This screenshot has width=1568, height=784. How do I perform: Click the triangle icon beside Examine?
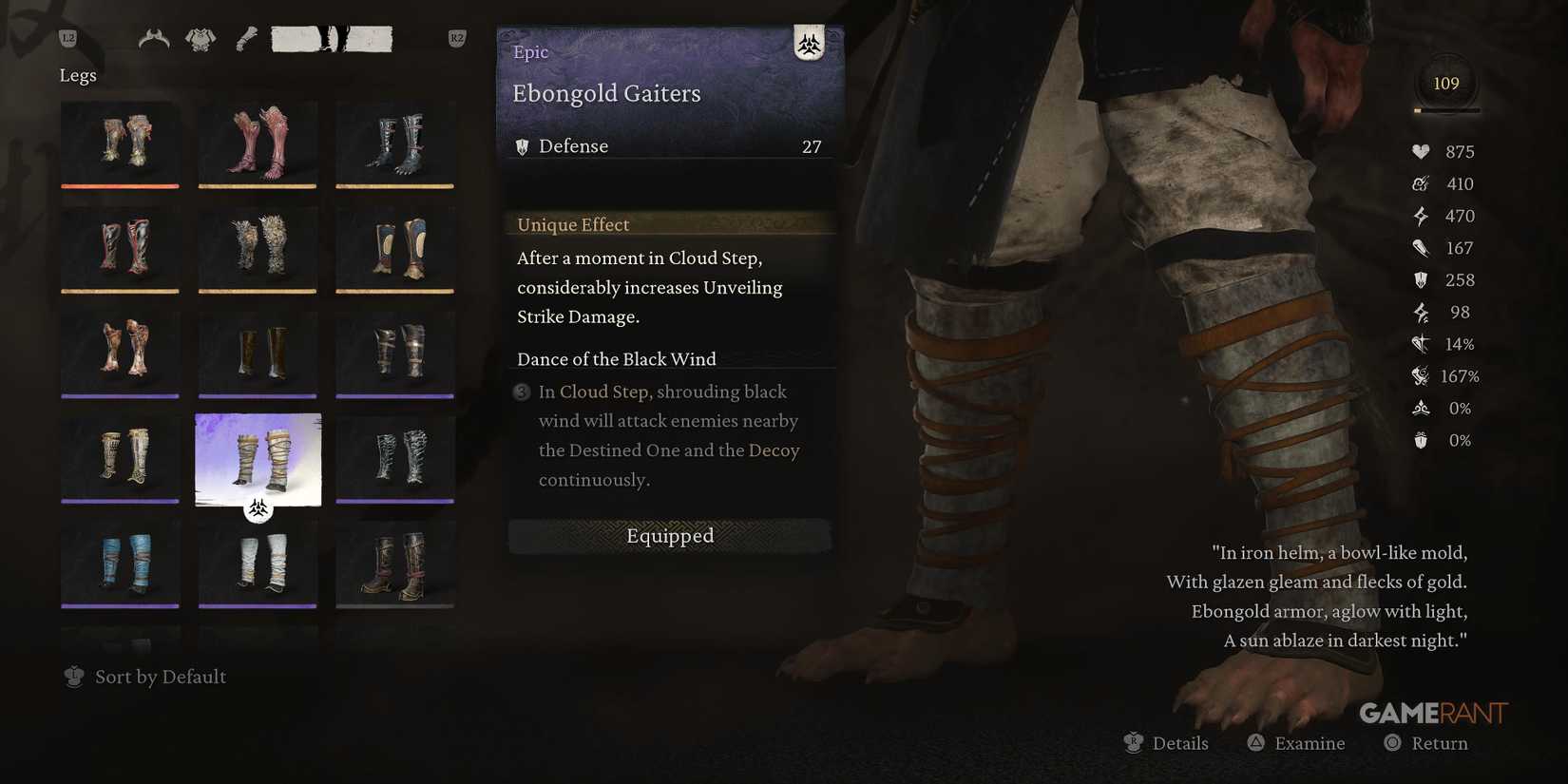(x=1256, y=742)
